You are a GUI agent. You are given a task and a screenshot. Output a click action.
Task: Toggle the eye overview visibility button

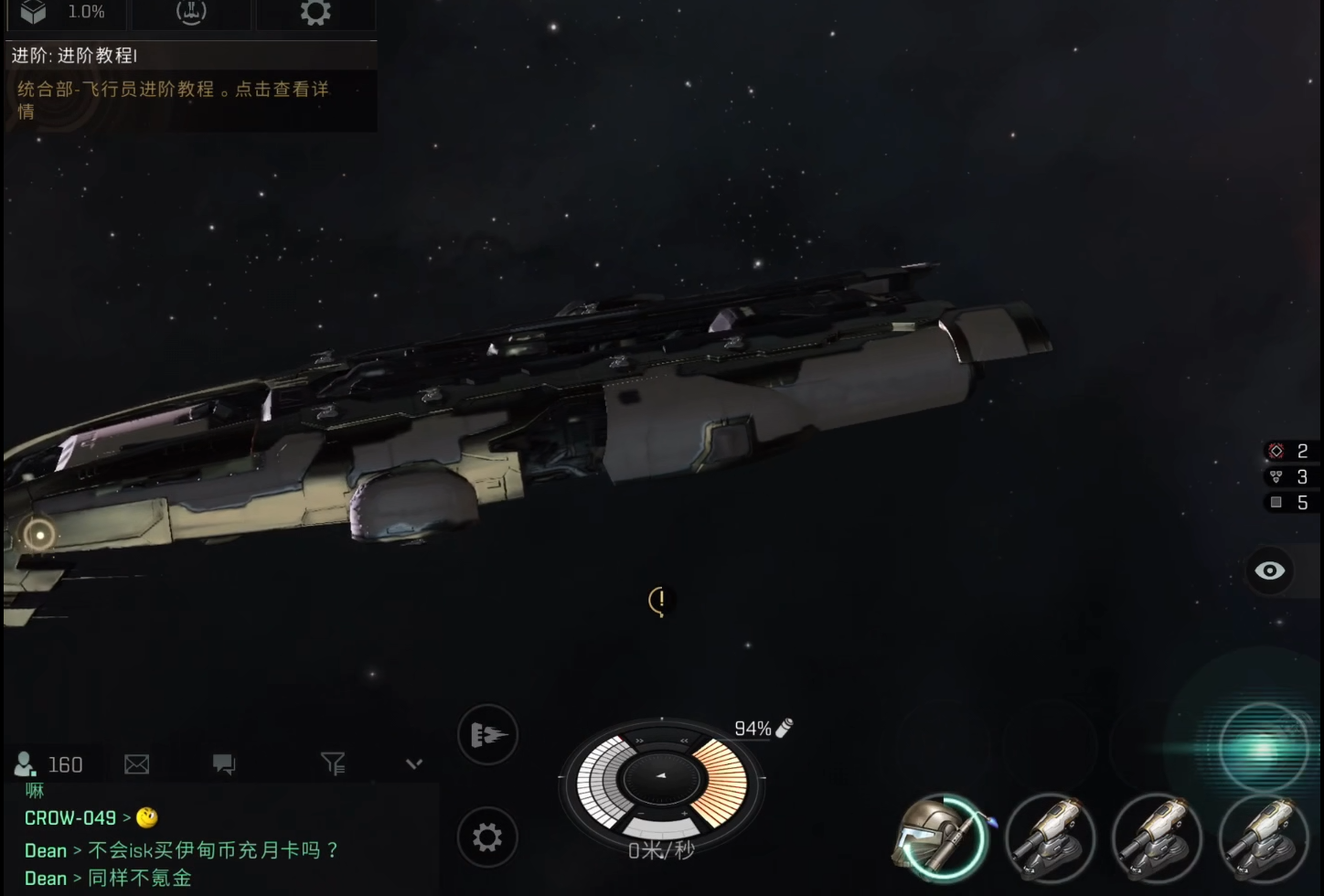tap(1269, 571)
